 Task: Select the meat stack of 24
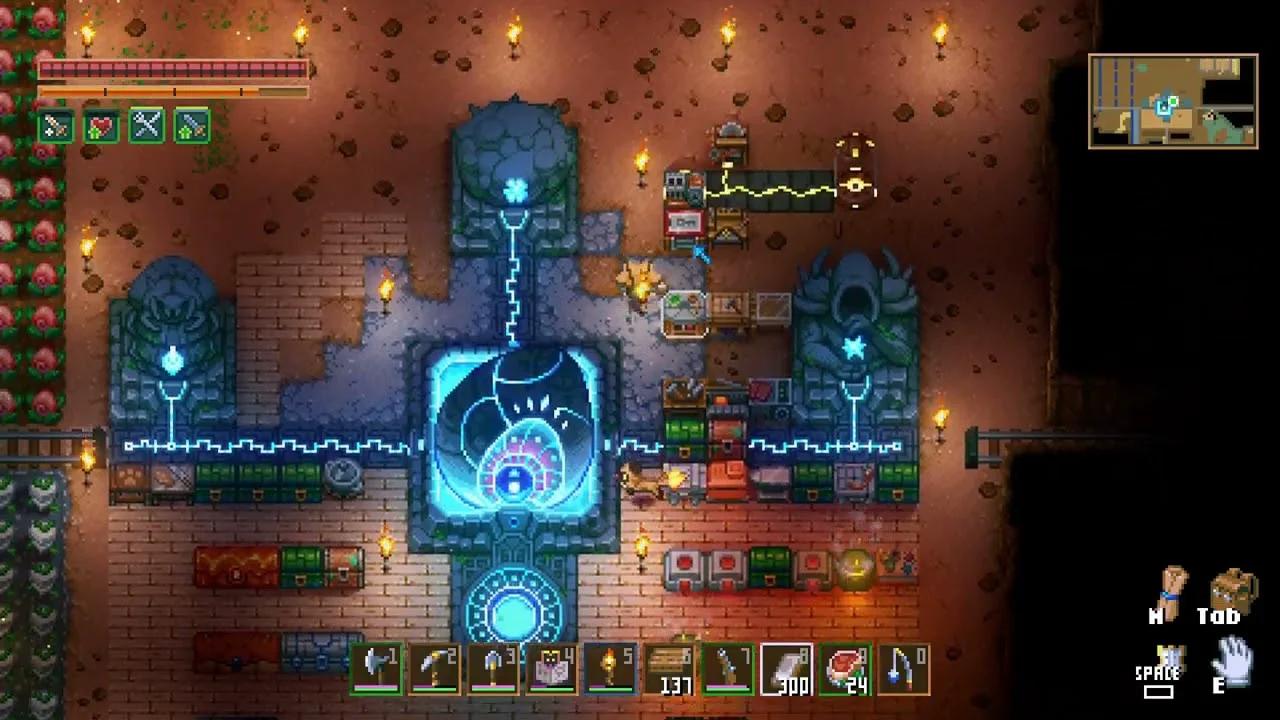pyautogui.click(x=845, y=669)
